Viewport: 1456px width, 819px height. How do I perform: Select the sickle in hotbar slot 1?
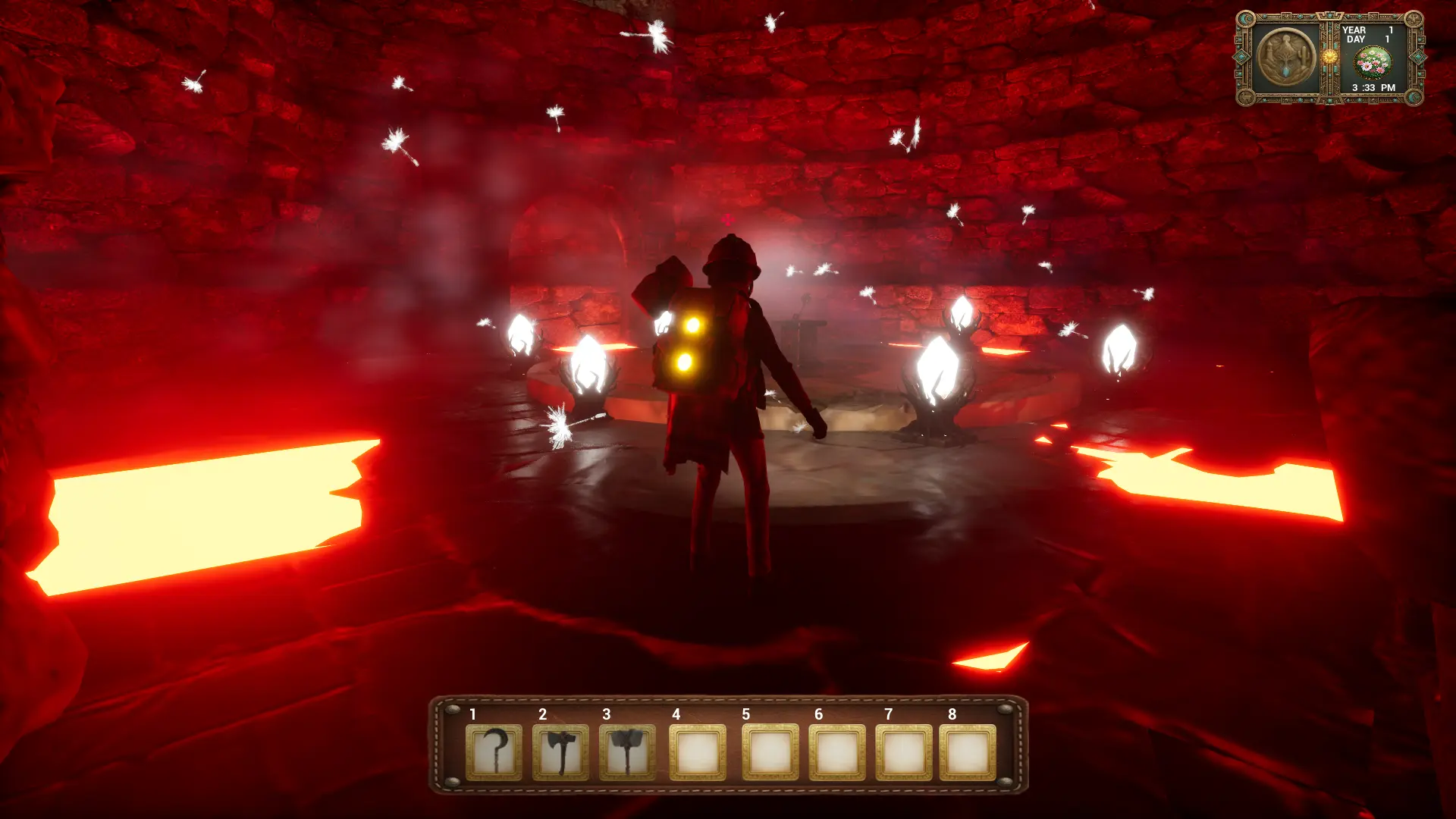(494, 752)
